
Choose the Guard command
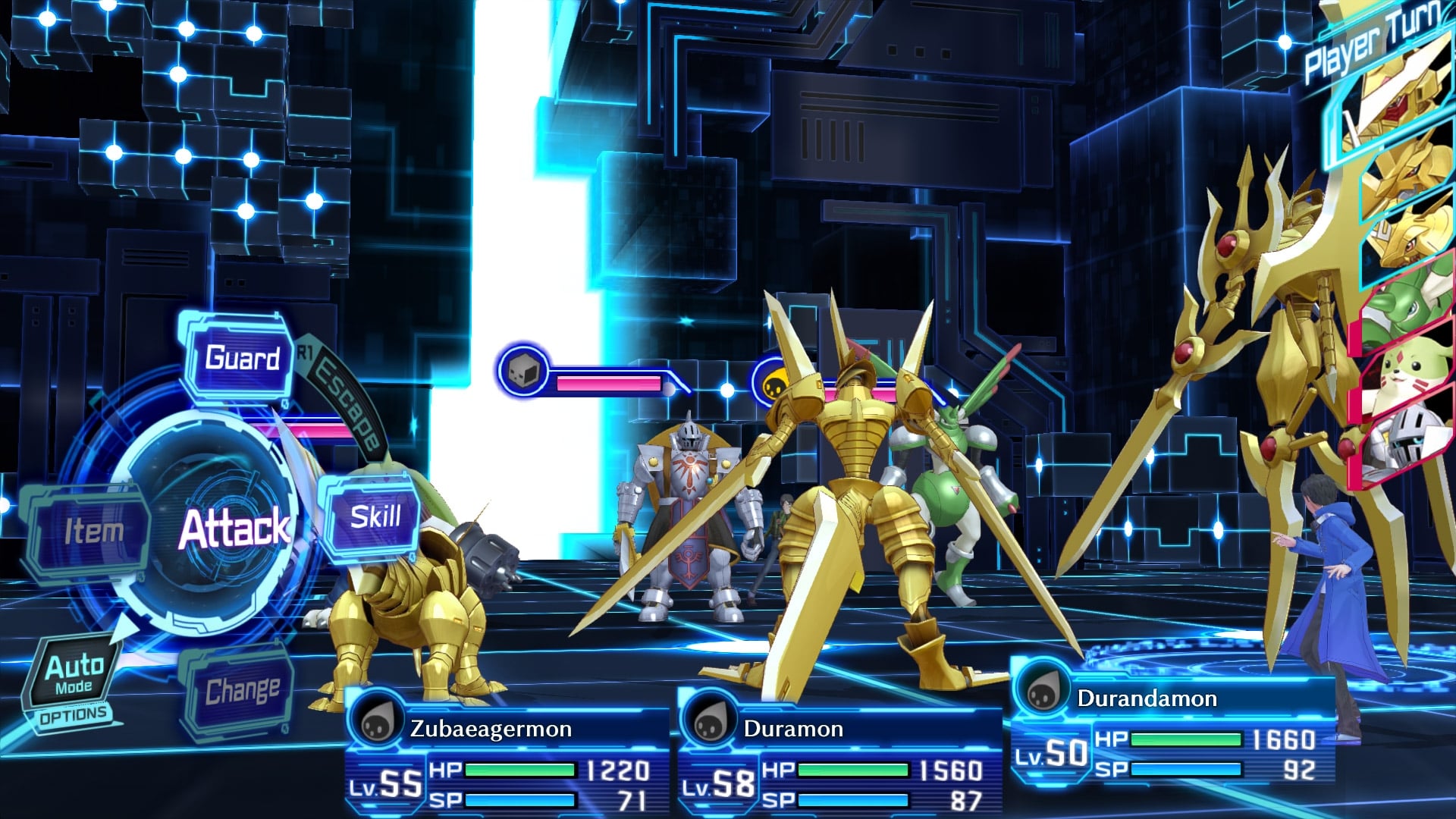click(x=242, y=358)
